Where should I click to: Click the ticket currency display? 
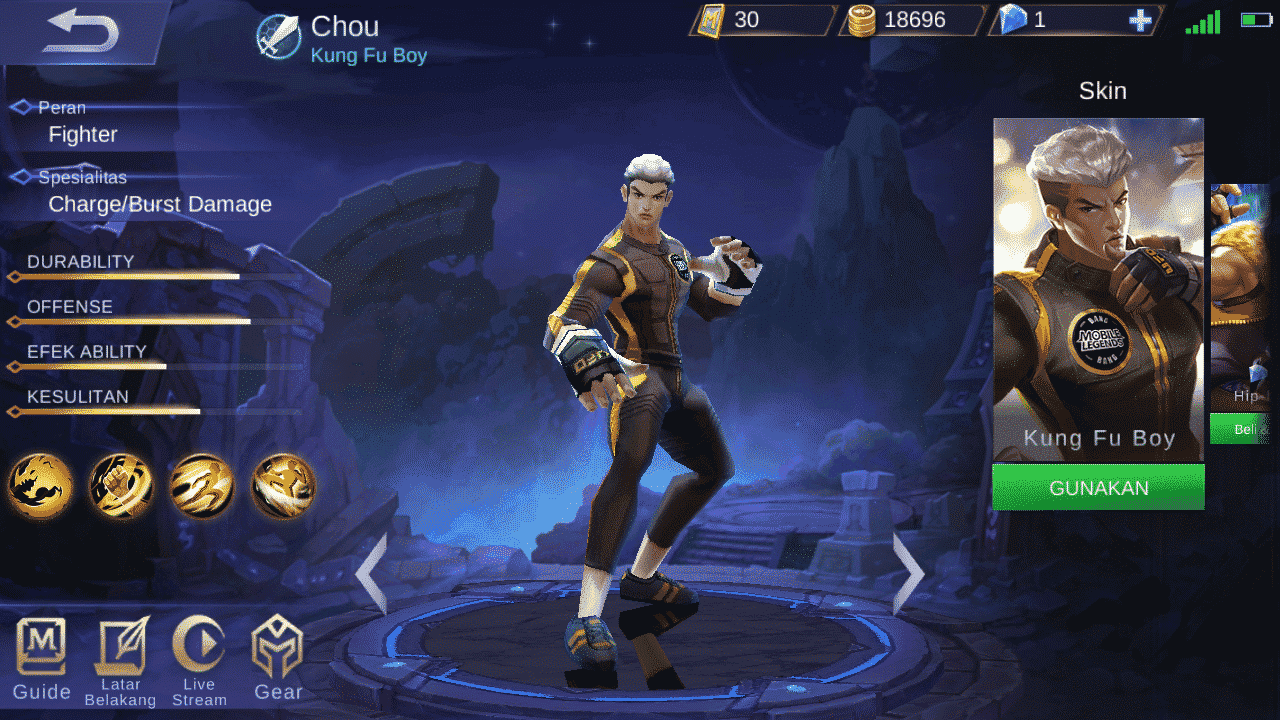[x=755, y=19]
